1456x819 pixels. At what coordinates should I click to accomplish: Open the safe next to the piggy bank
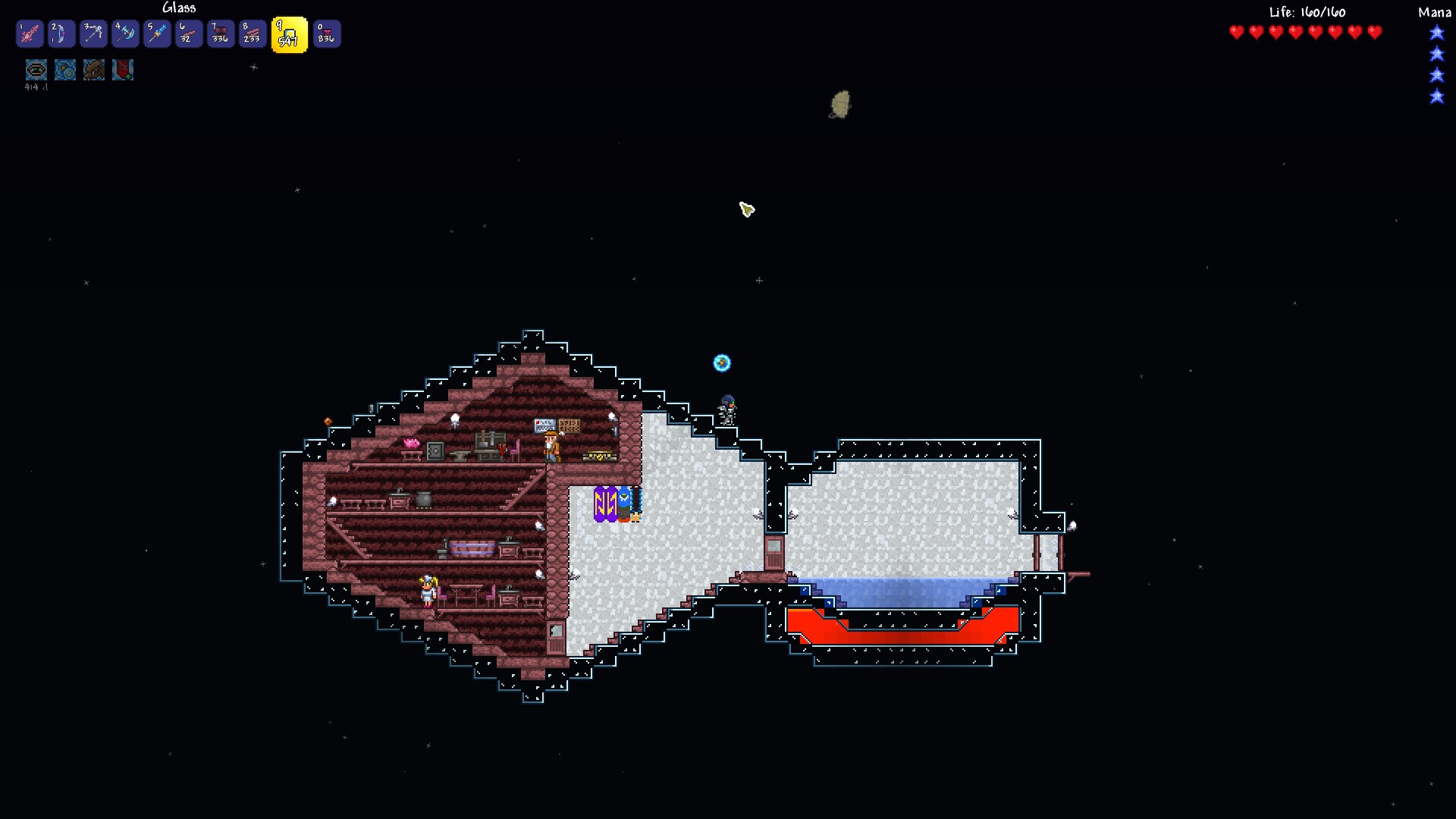pyautogui.click(x=435, y=451)
